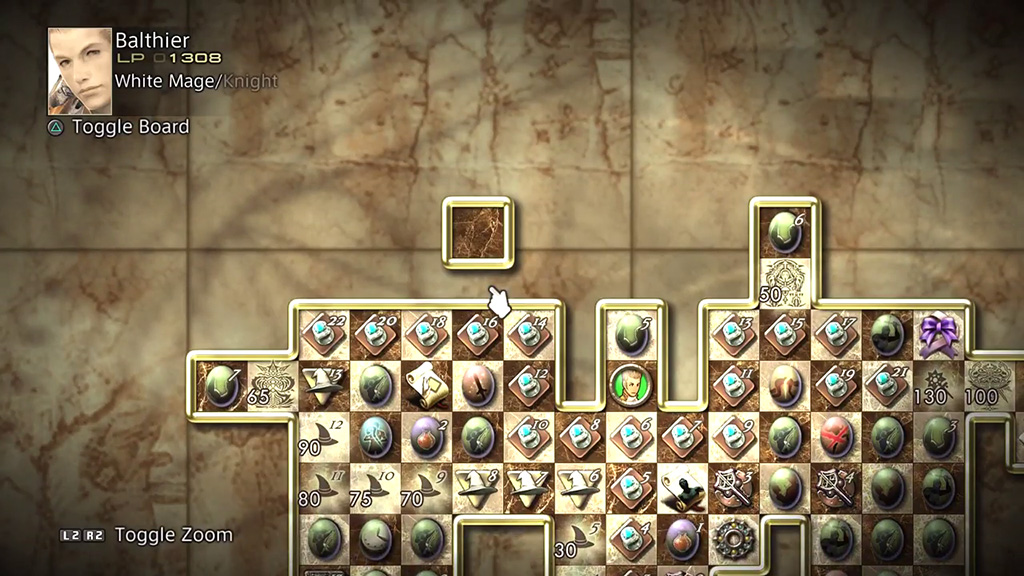Select the scroll and quill license tile

coord(426,385)
